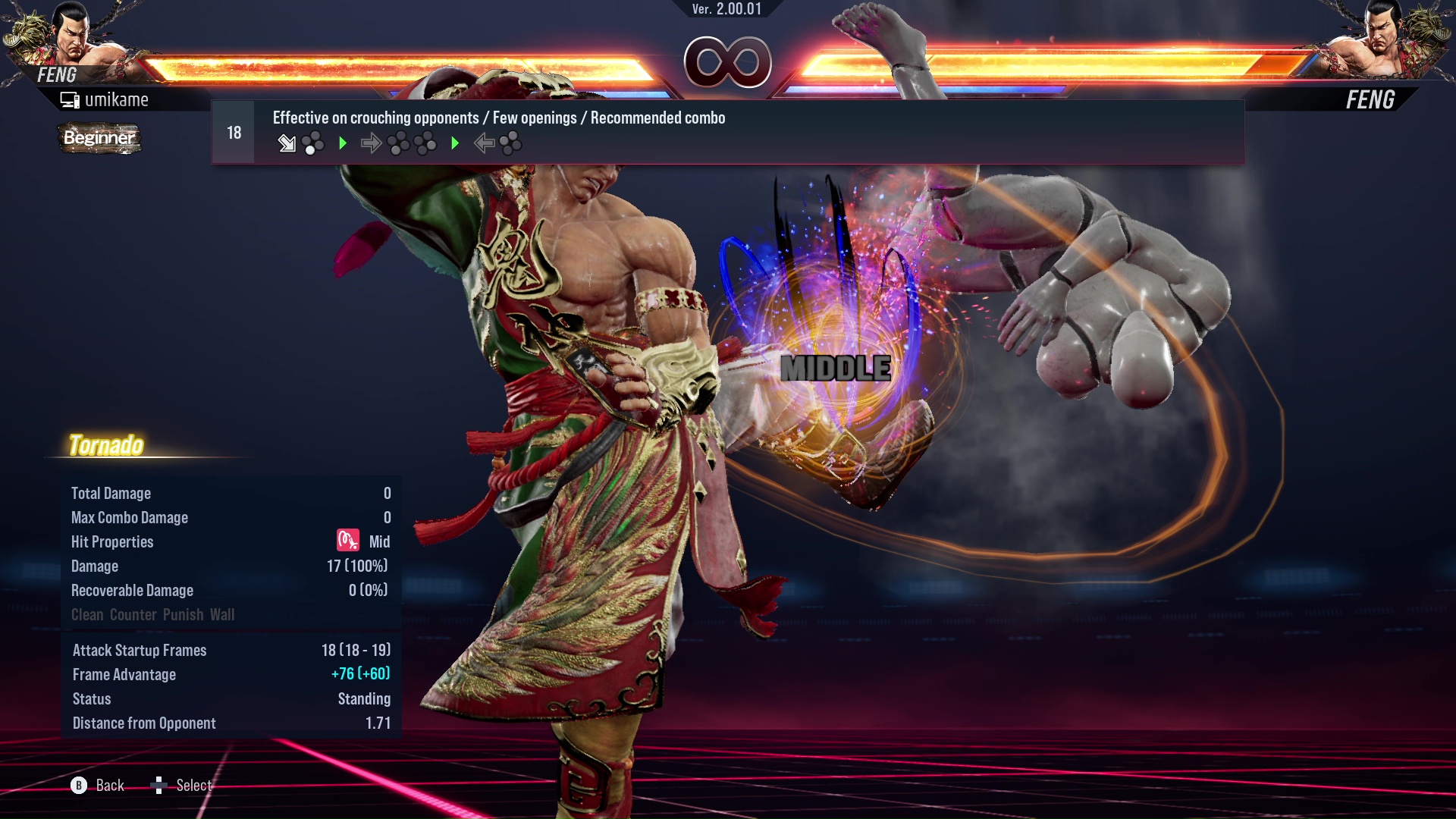Open the Hit Properties row details
The height and width of the screenshot is (819, 1456).
click(112, 541)
